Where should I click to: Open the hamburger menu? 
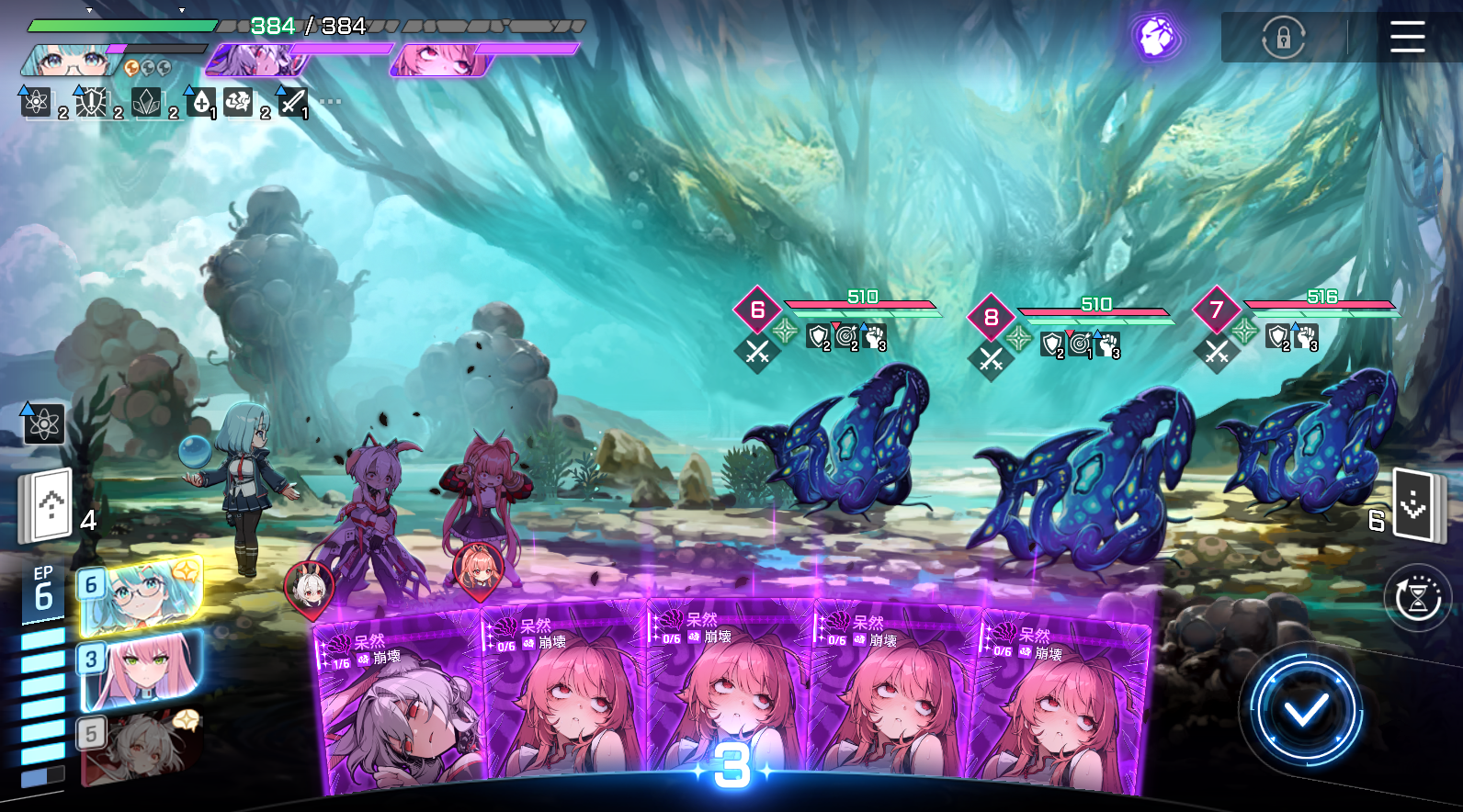point(1406,38)
